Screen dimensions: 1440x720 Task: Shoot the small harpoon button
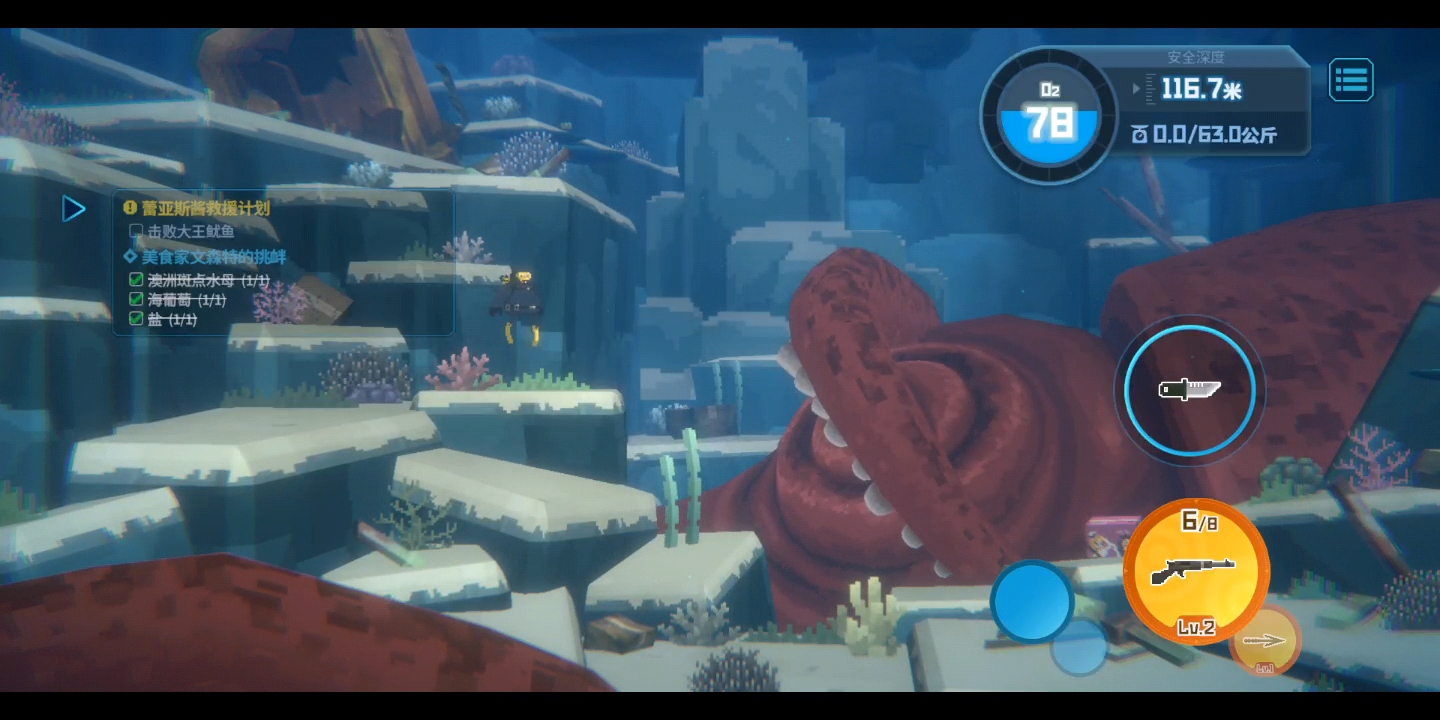[x=1265, y=640]
